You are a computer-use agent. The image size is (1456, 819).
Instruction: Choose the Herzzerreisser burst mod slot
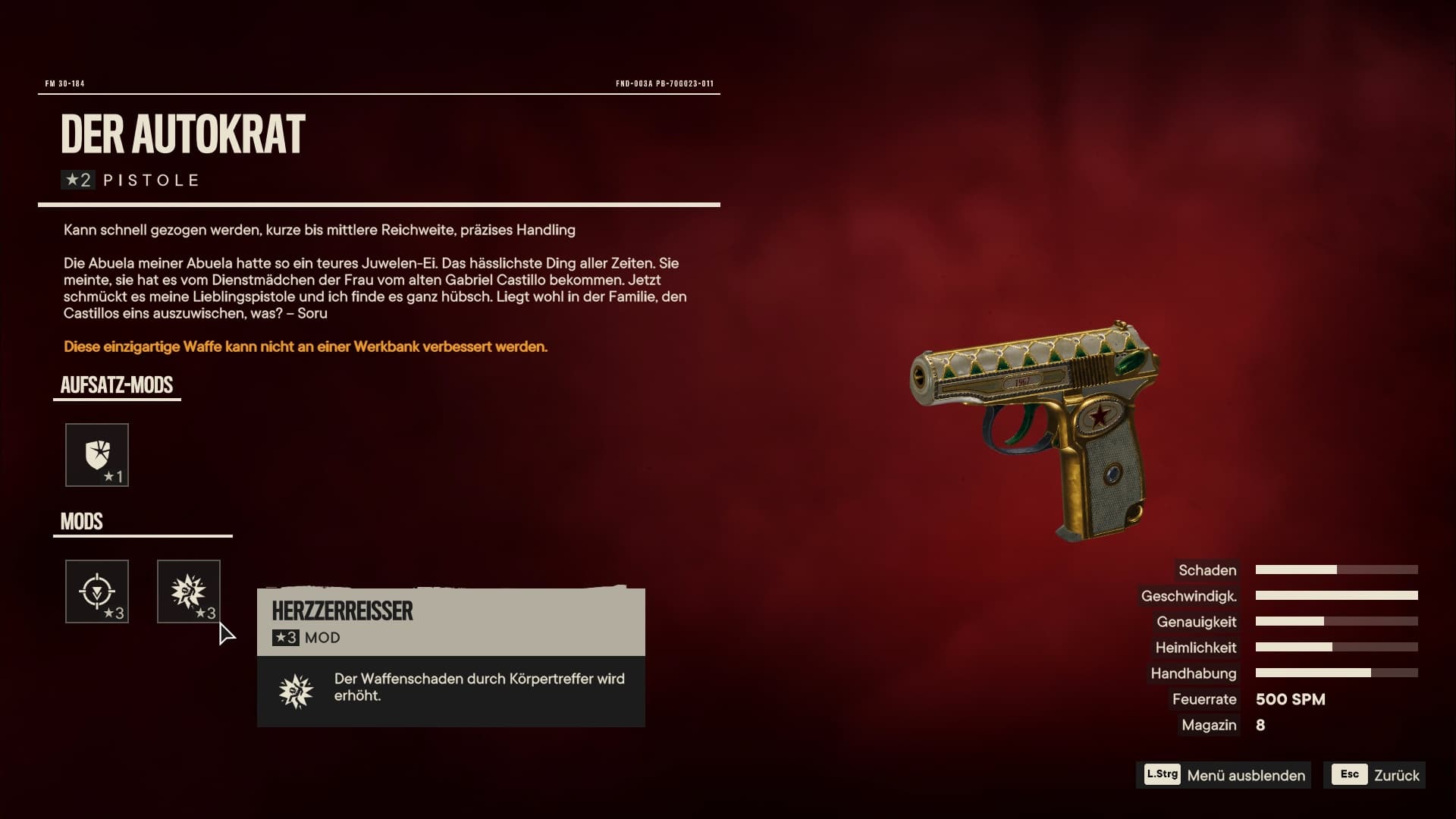tap(189, 591)
